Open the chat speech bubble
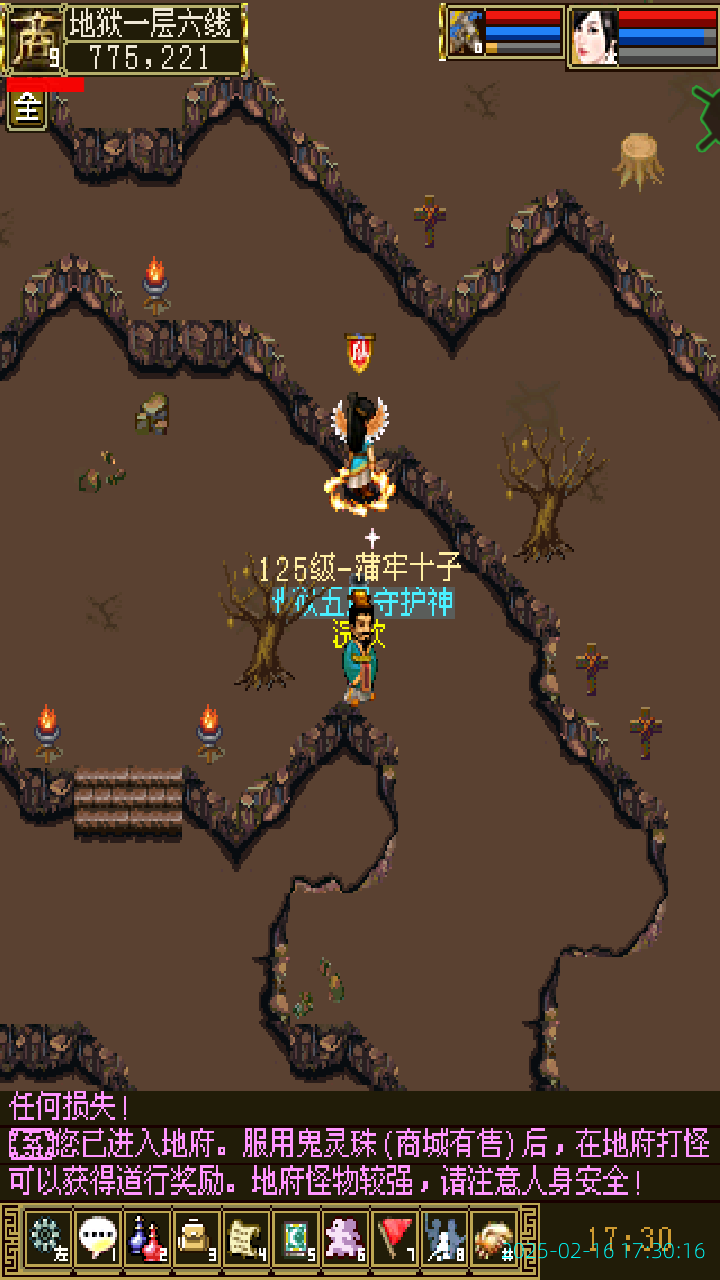Viewport: 720px width, 1280px height. pos(97,1239)
